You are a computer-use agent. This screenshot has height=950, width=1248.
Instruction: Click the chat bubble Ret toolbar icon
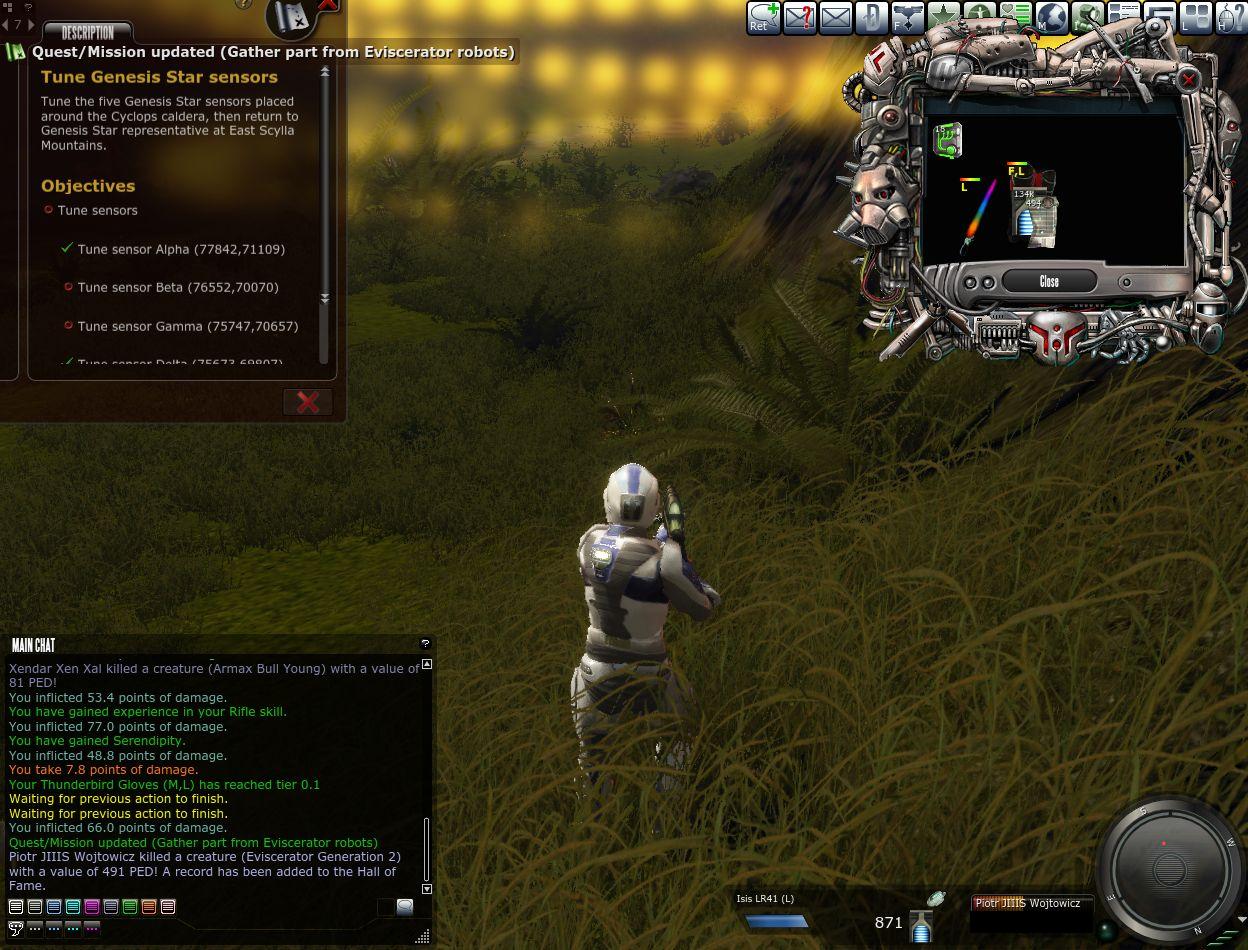point(763,18)
